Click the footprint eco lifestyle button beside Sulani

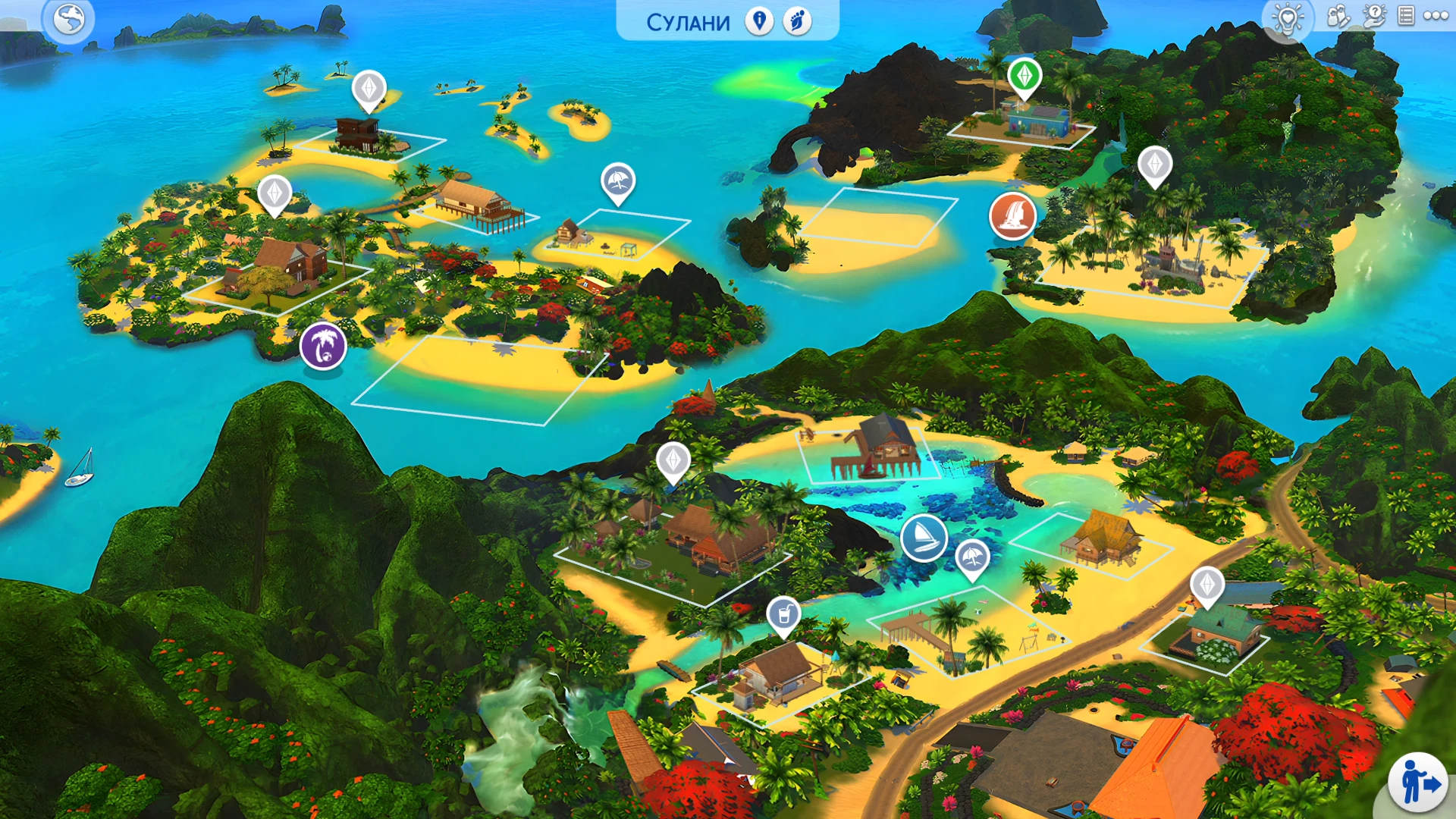[798, 22]
